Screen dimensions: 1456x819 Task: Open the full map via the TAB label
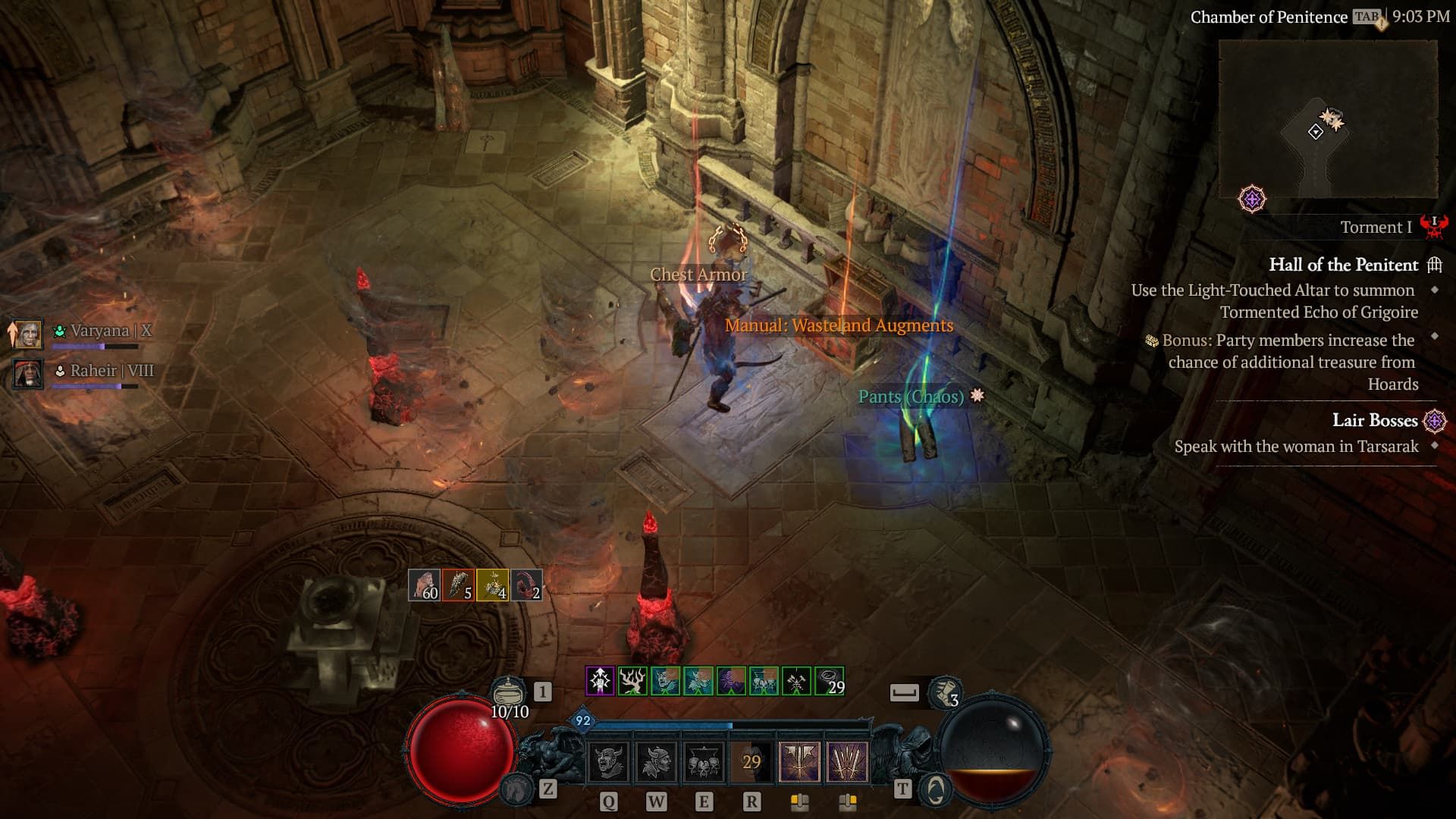[1365, 17]
